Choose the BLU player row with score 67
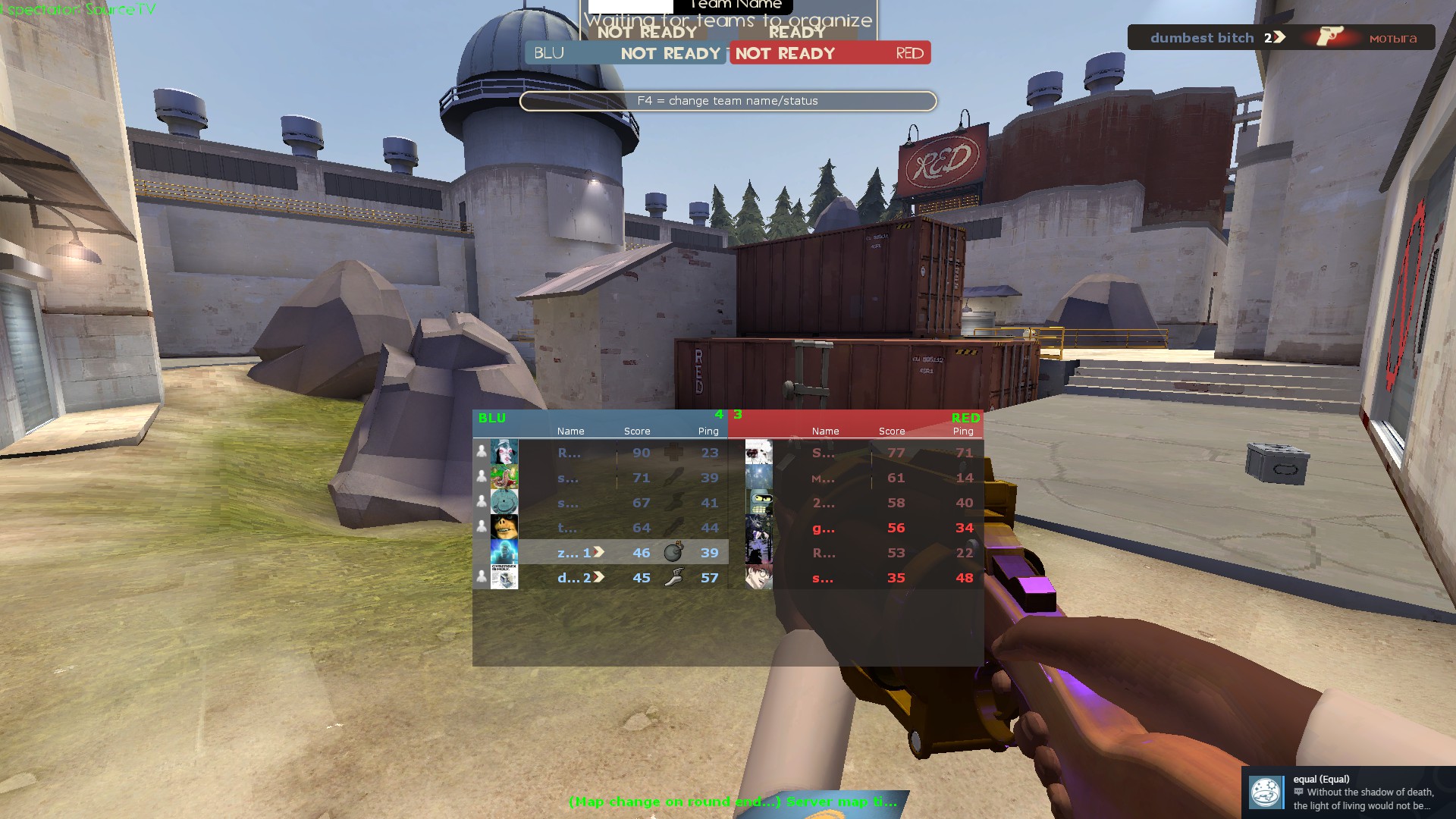Viewport: 1456px width, 819px height. click(x=600, y=503)
